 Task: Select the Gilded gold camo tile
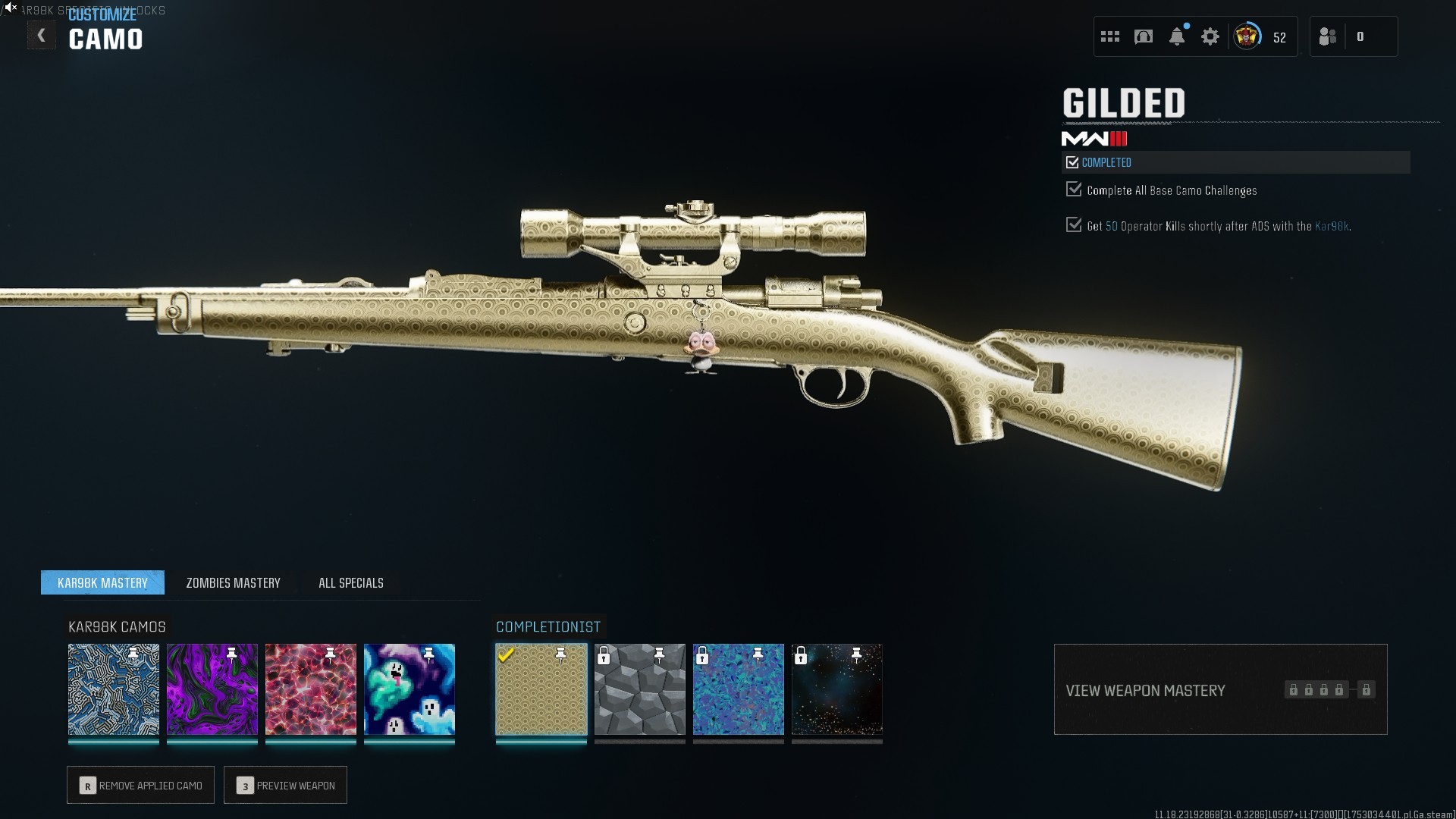(541, 689)
